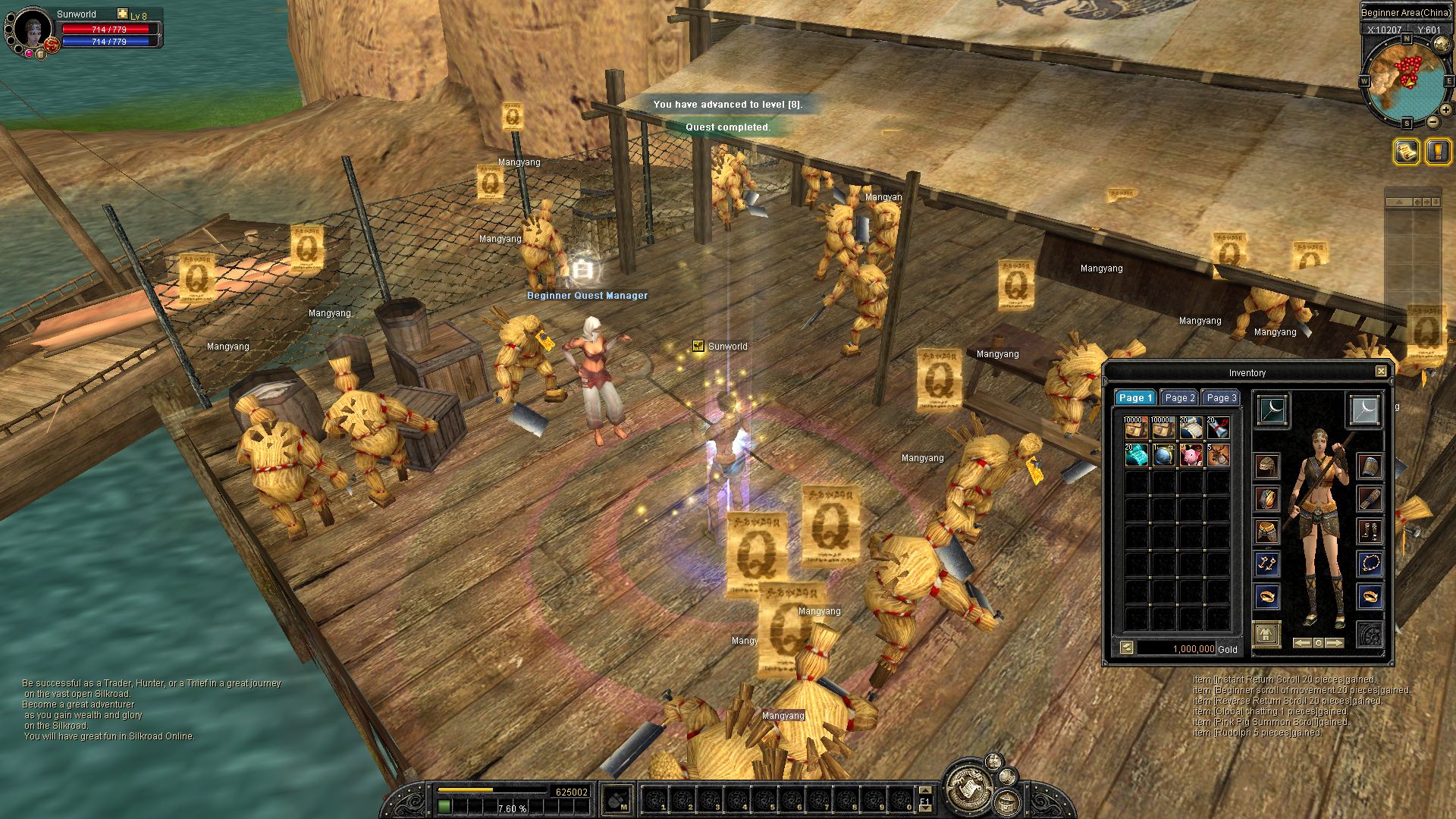Zoom out on the minimap
The width and height of the screenshot is (1456, 819).
coord(1432,121)
